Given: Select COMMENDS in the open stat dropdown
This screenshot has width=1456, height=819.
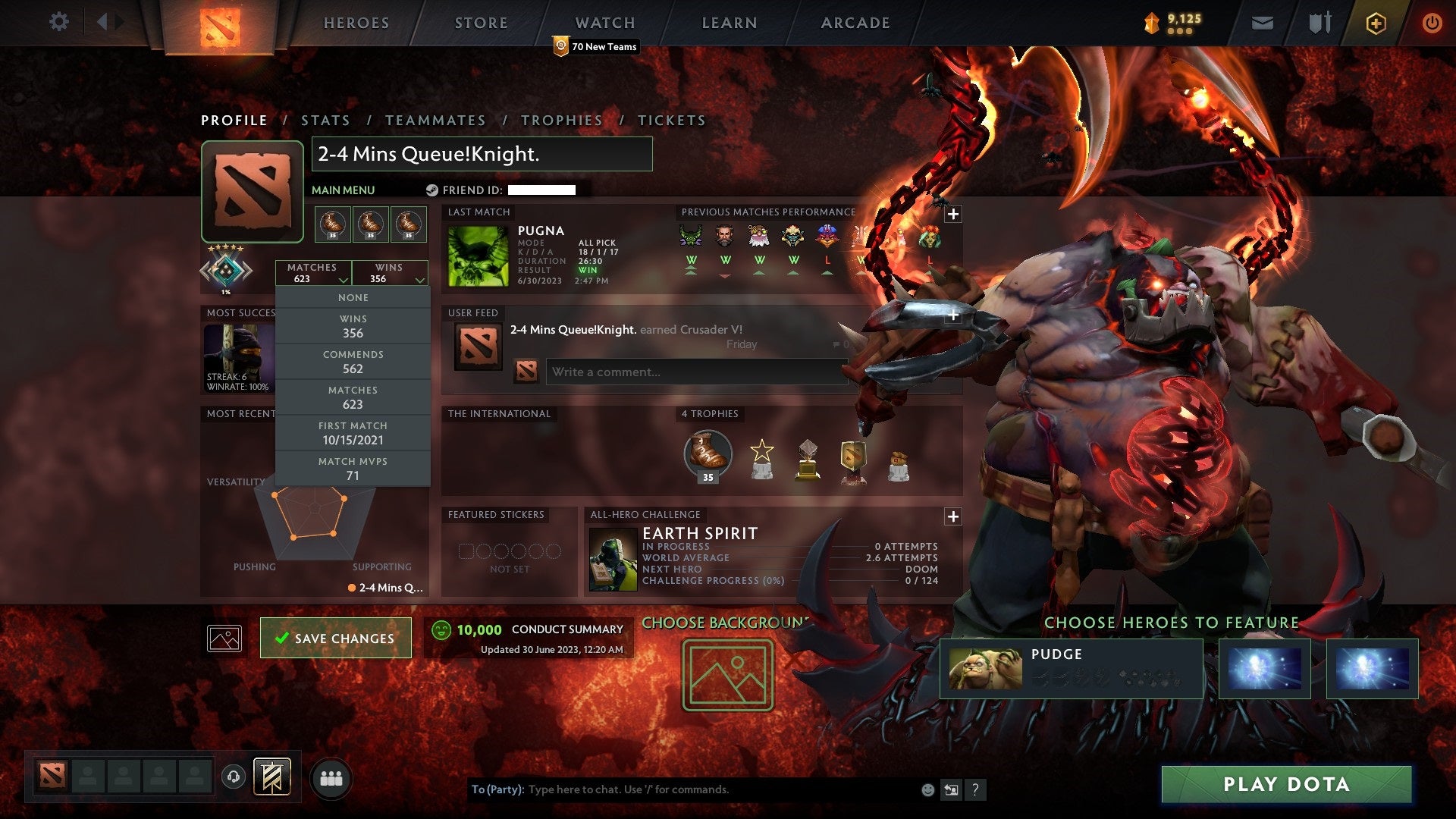Looking at the screenshot, I should [x=353, y=361].
